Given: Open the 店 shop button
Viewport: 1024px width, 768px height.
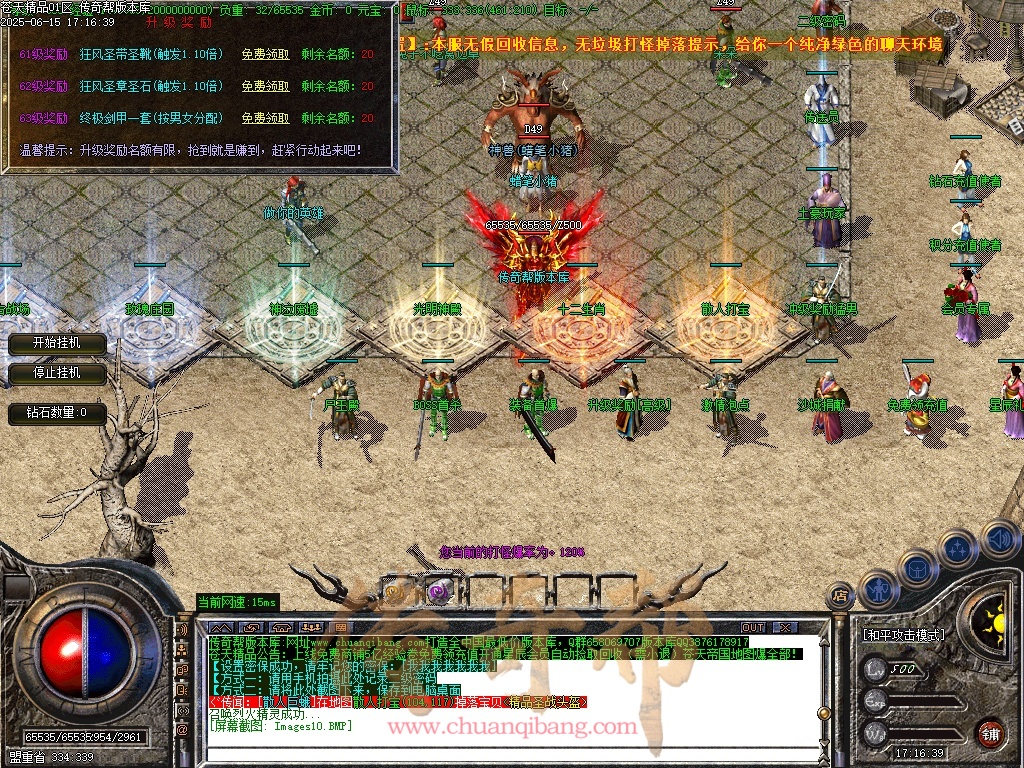Looking at the screenshot, I should point(841,596).
